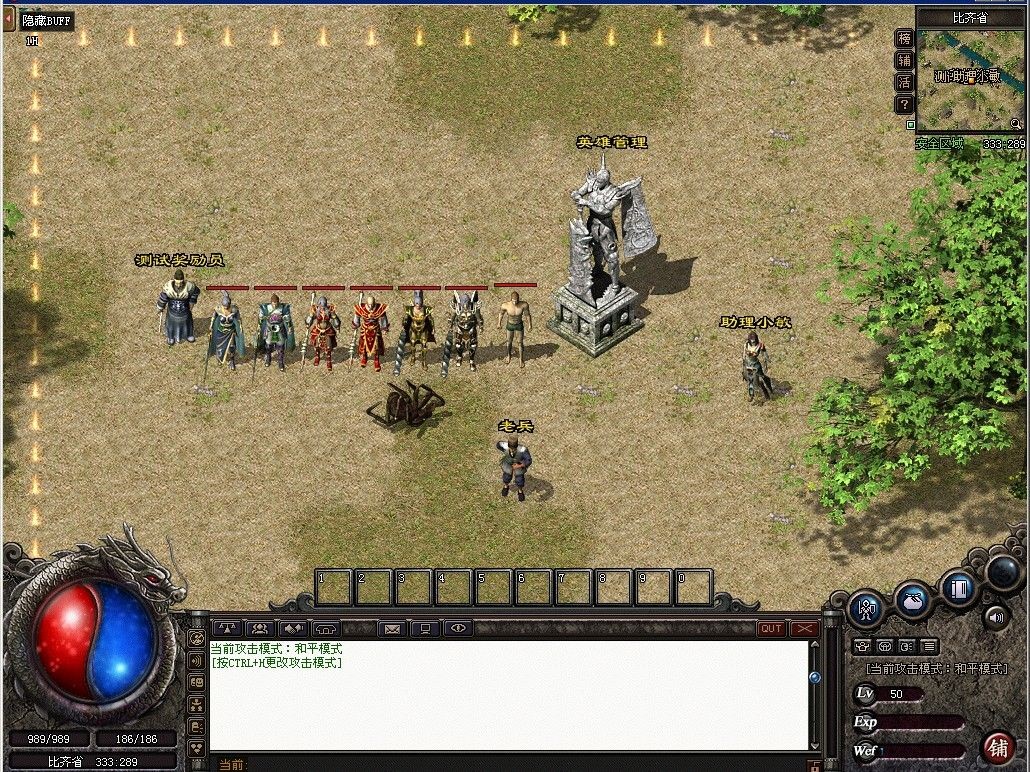The height and width of the screenshot is (772, 1030).
Task: Open the question mark help button
Action: coord(904,104)
